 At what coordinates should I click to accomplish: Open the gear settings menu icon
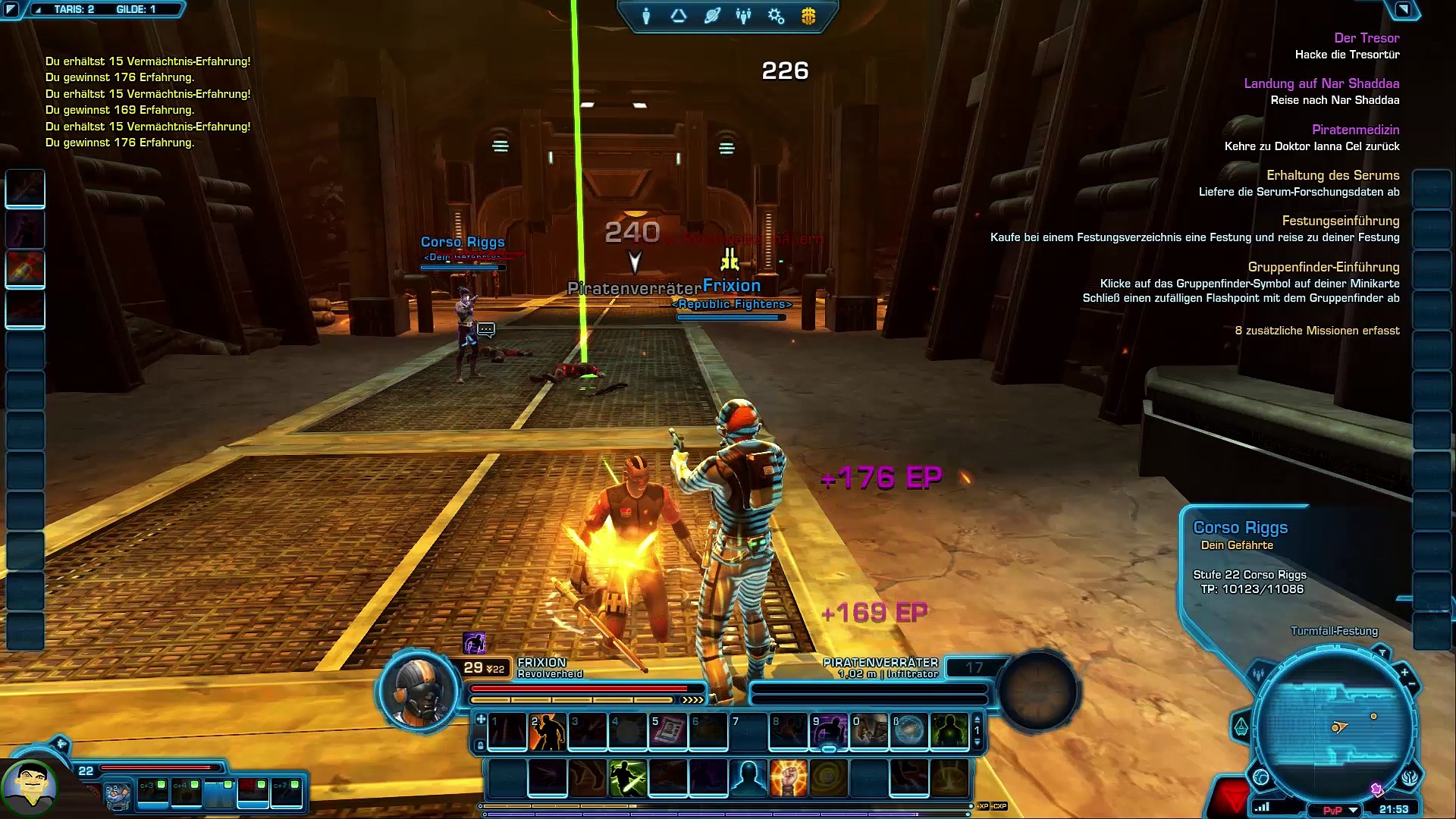(x=776, y=16)
